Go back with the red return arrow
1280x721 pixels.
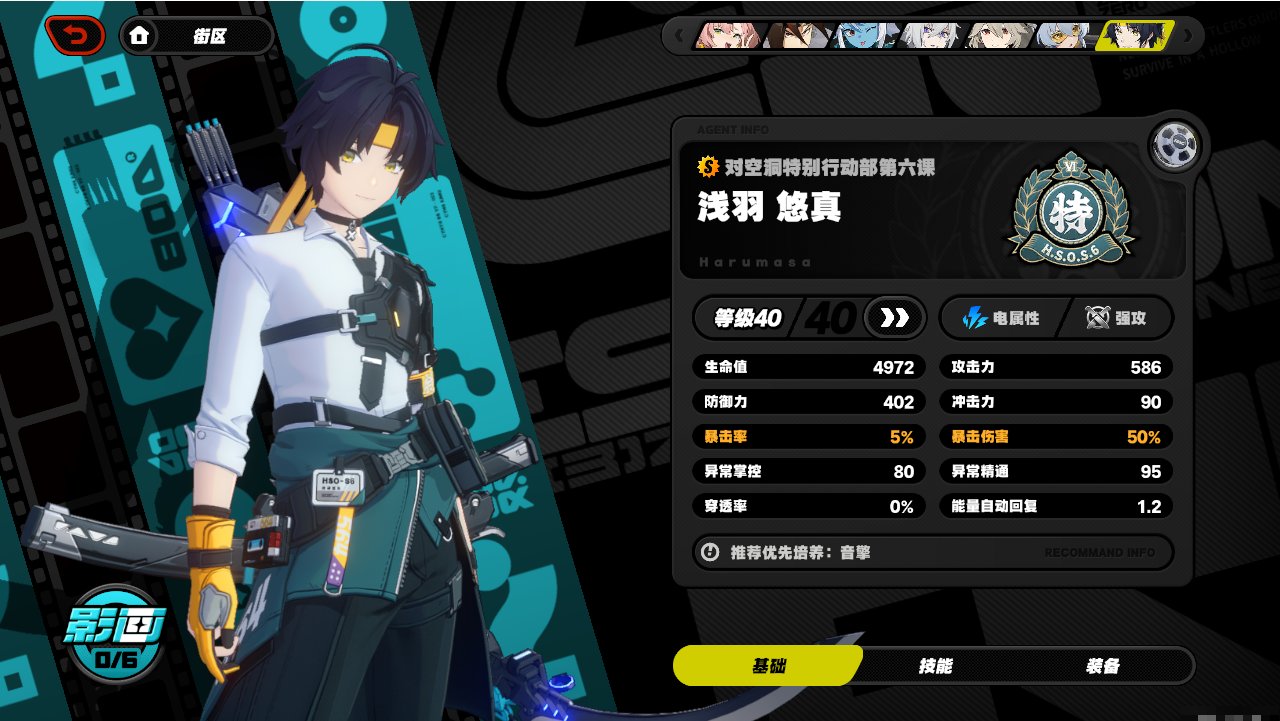[74, 36]
